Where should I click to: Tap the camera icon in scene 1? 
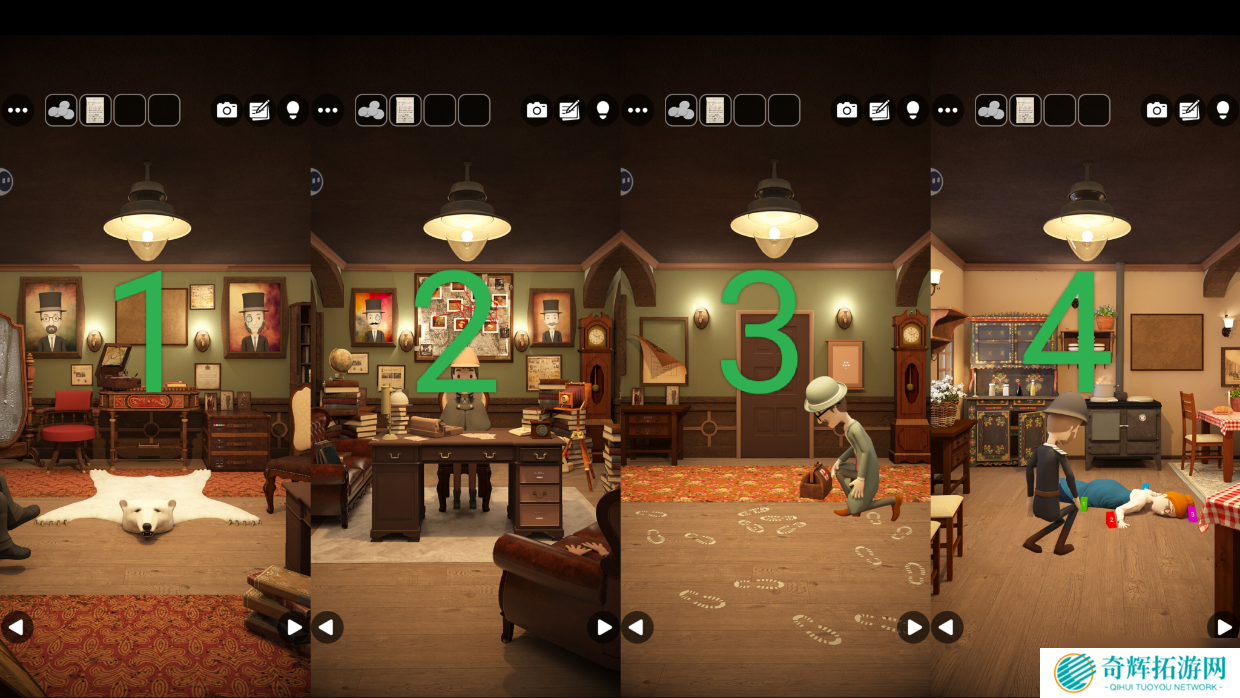(227, 110)
